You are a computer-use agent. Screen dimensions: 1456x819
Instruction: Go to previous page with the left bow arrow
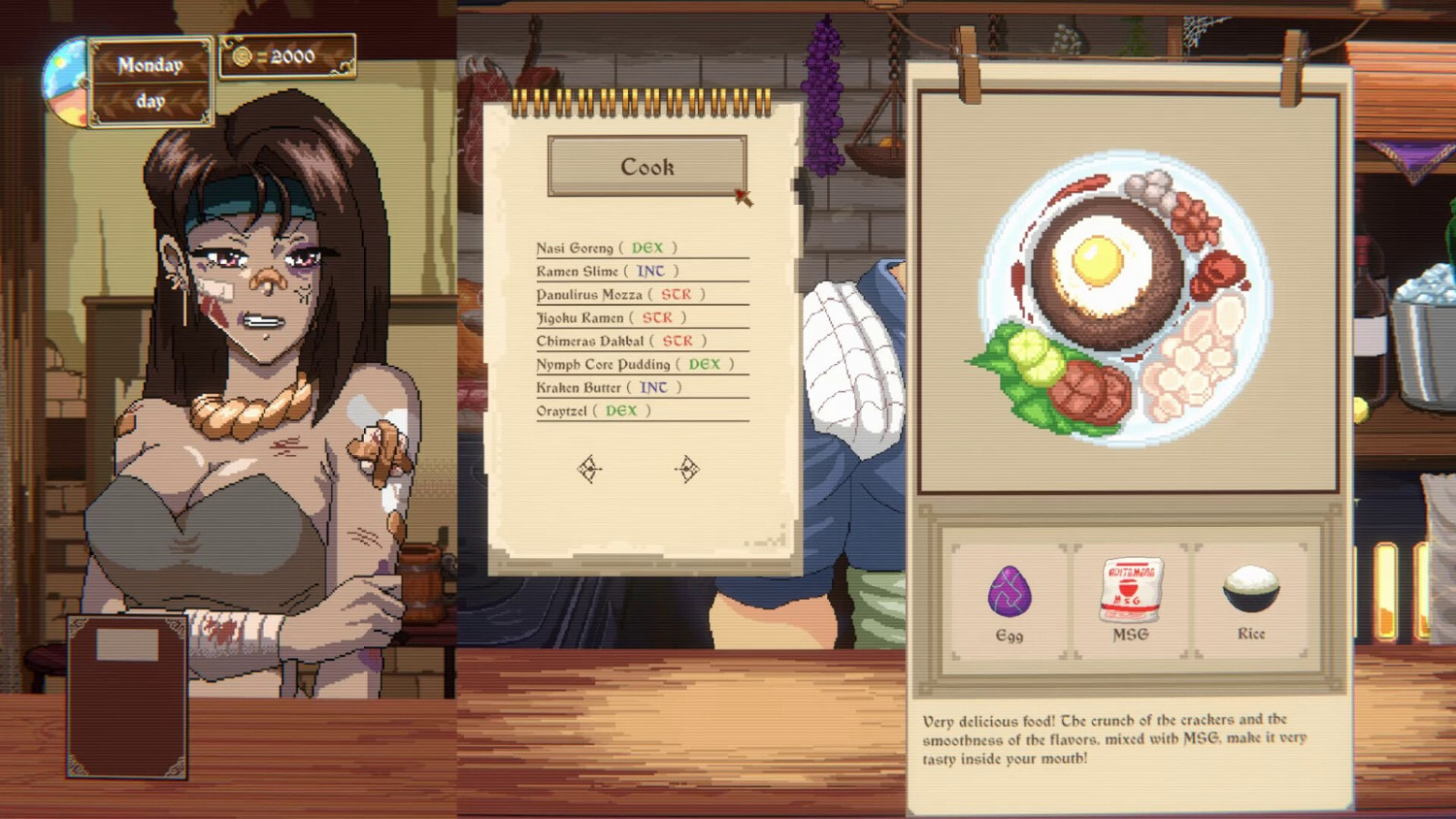(x=590, y=470)
